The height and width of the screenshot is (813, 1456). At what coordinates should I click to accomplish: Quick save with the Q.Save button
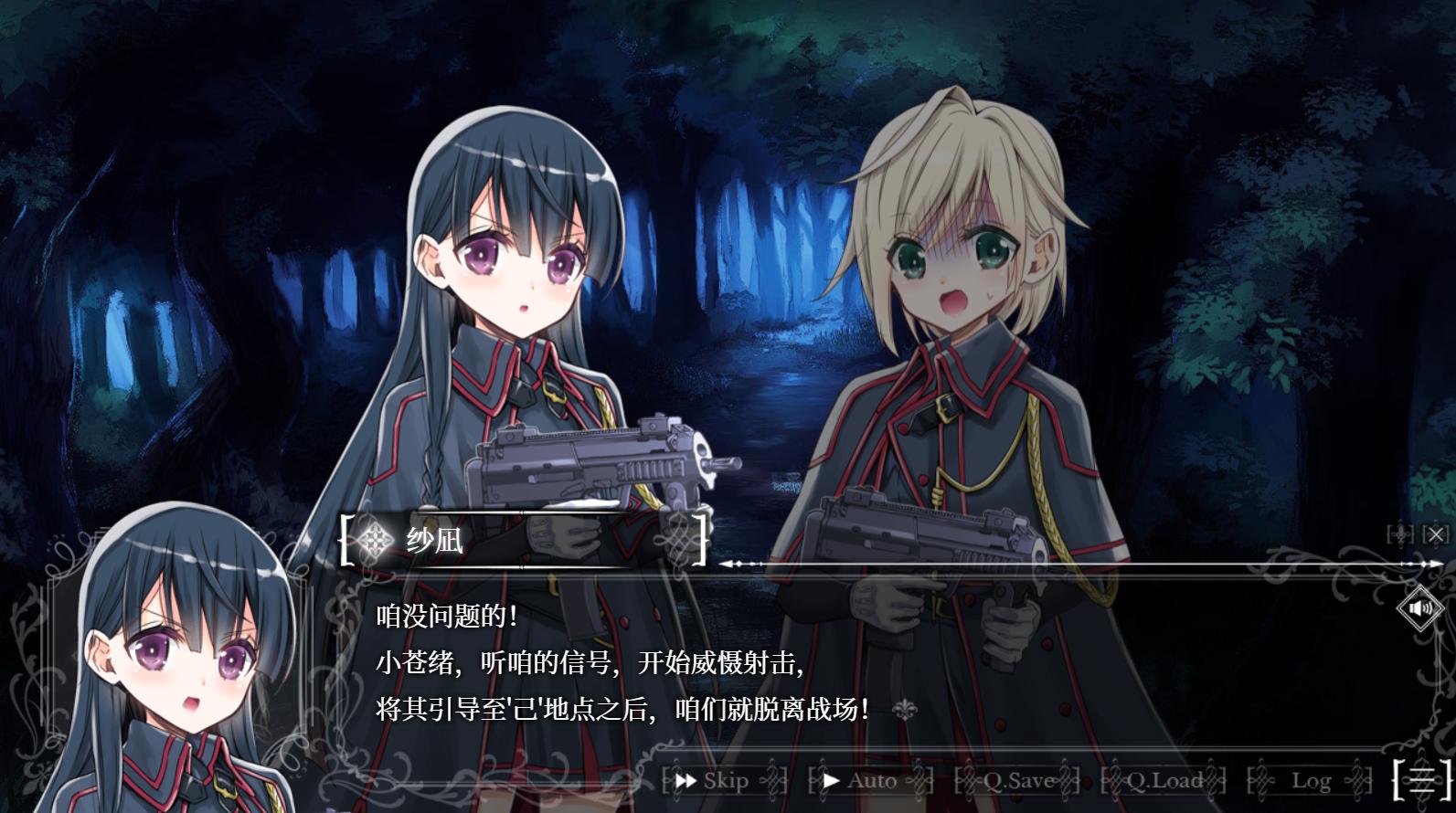(1017, 781)
